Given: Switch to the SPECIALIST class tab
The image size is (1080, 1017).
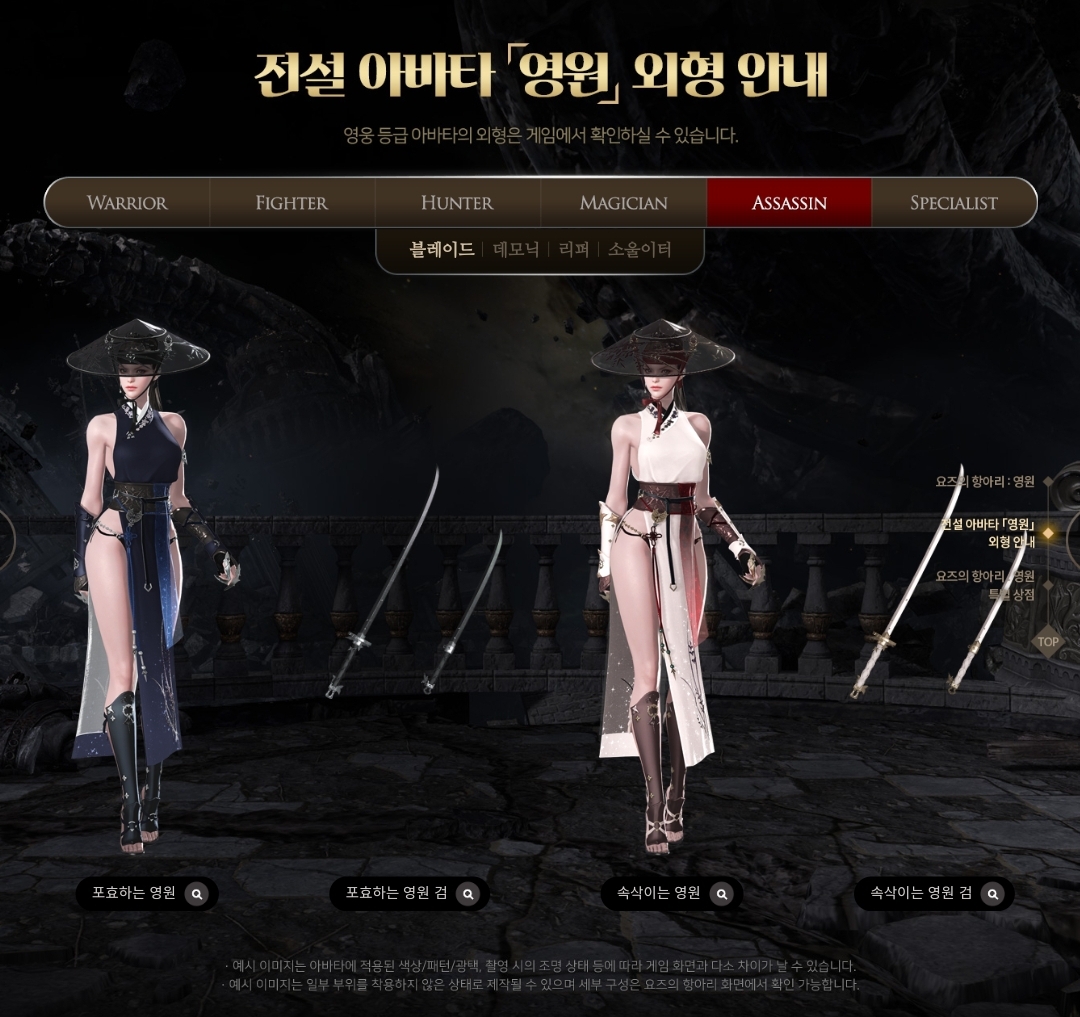Looking at the screenshot, I should [x=953, y=203].
